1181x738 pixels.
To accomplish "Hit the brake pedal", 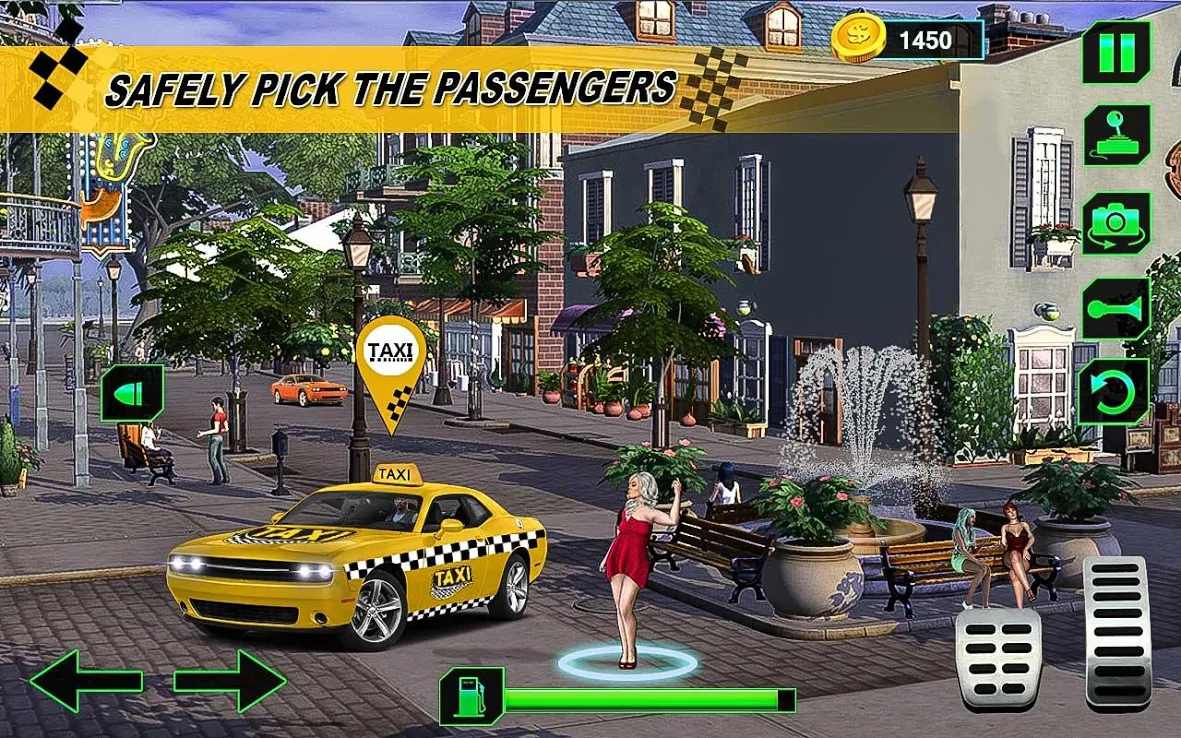I will click(998, 658).
